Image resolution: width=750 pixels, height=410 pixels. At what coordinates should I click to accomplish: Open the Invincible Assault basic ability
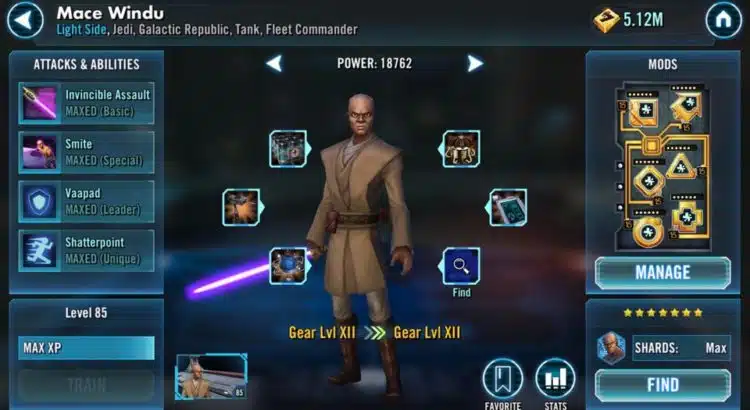[x=86, y=103]
